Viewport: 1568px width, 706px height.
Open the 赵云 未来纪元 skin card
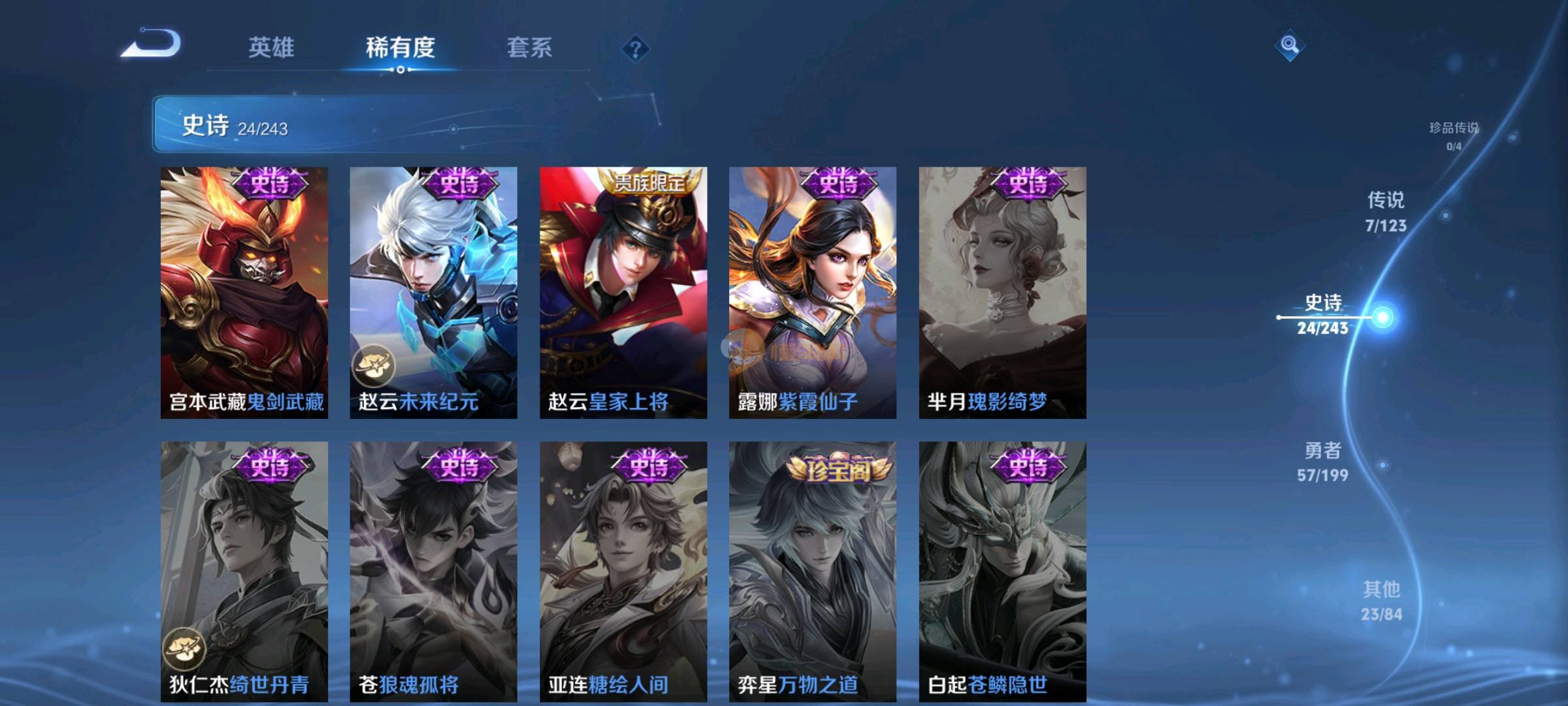(433, 292)
